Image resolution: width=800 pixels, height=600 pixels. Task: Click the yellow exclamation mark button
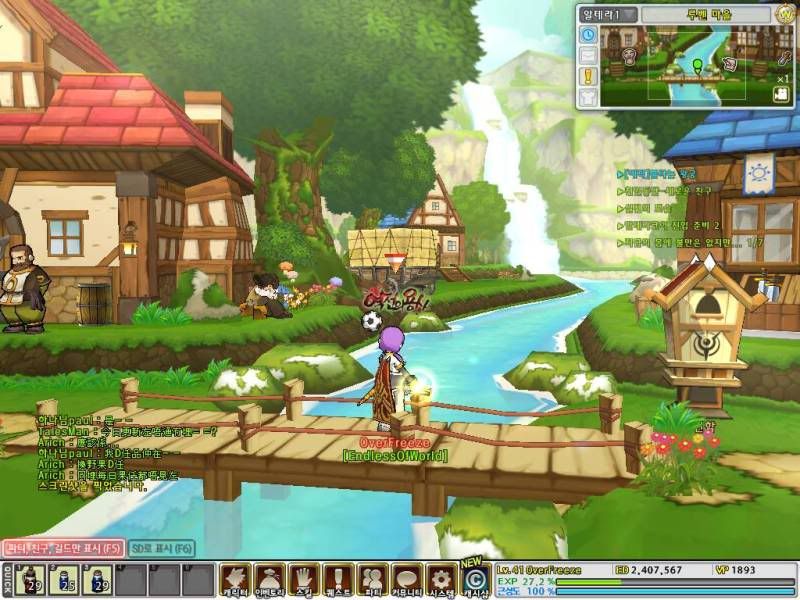[x=588, y=75]
